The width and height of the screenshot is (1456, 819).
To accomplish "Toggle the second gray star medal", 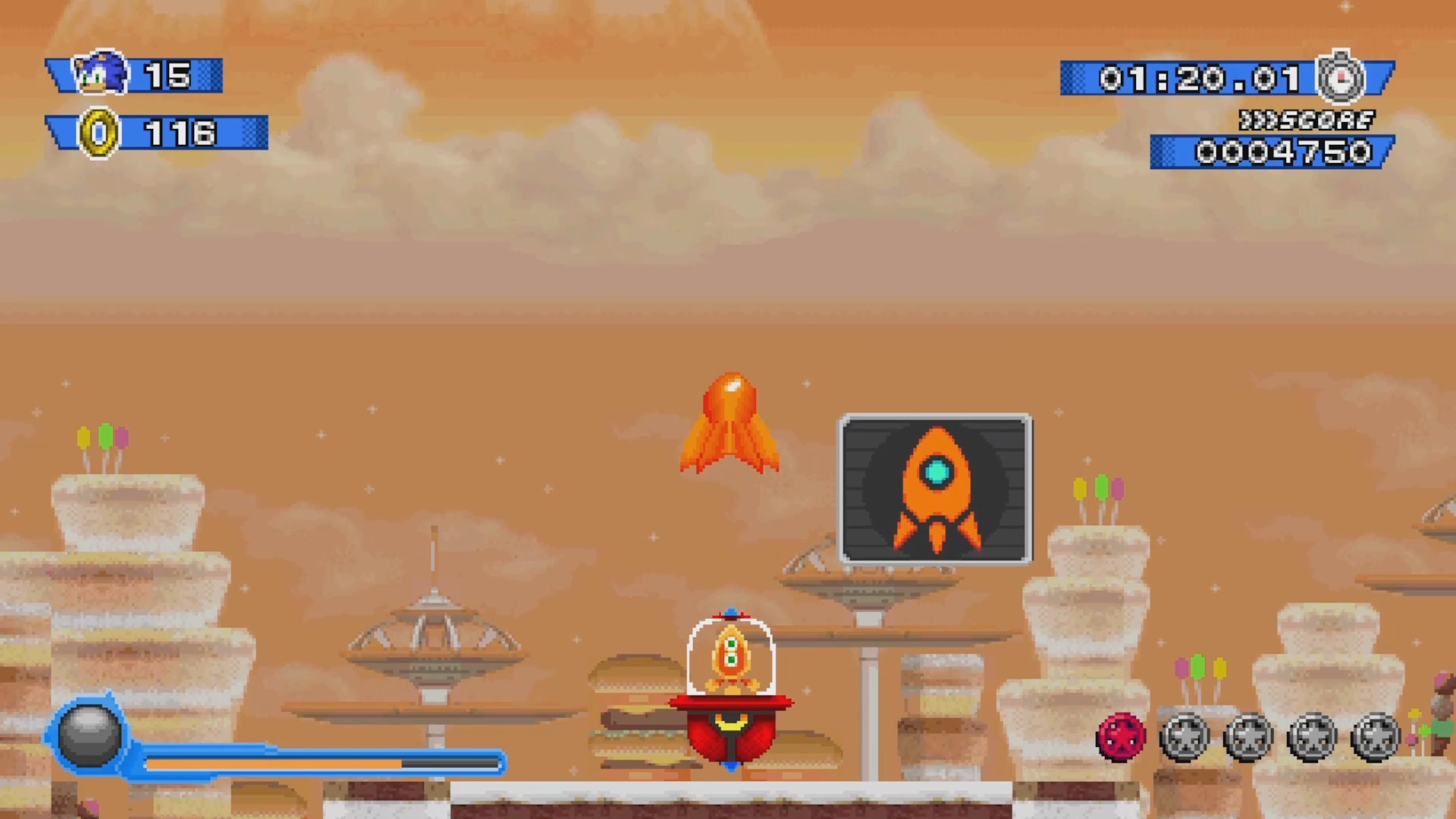I will [x=1250, y=736].
